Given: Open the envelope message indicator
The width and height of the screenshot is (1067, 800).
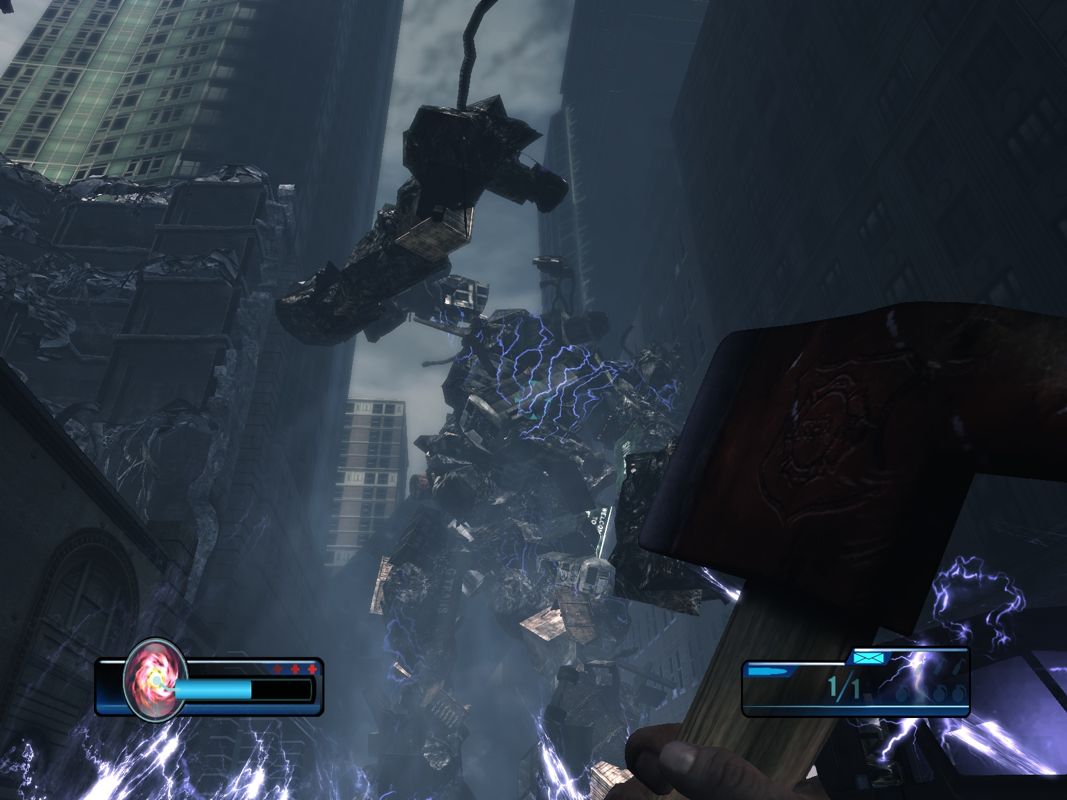Looking at the screenshot, I should (x=867, y=657).
